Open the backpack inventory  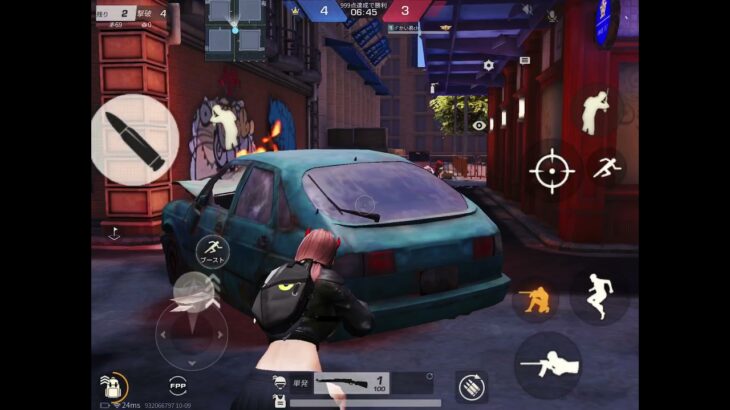[x=112, y=385]
